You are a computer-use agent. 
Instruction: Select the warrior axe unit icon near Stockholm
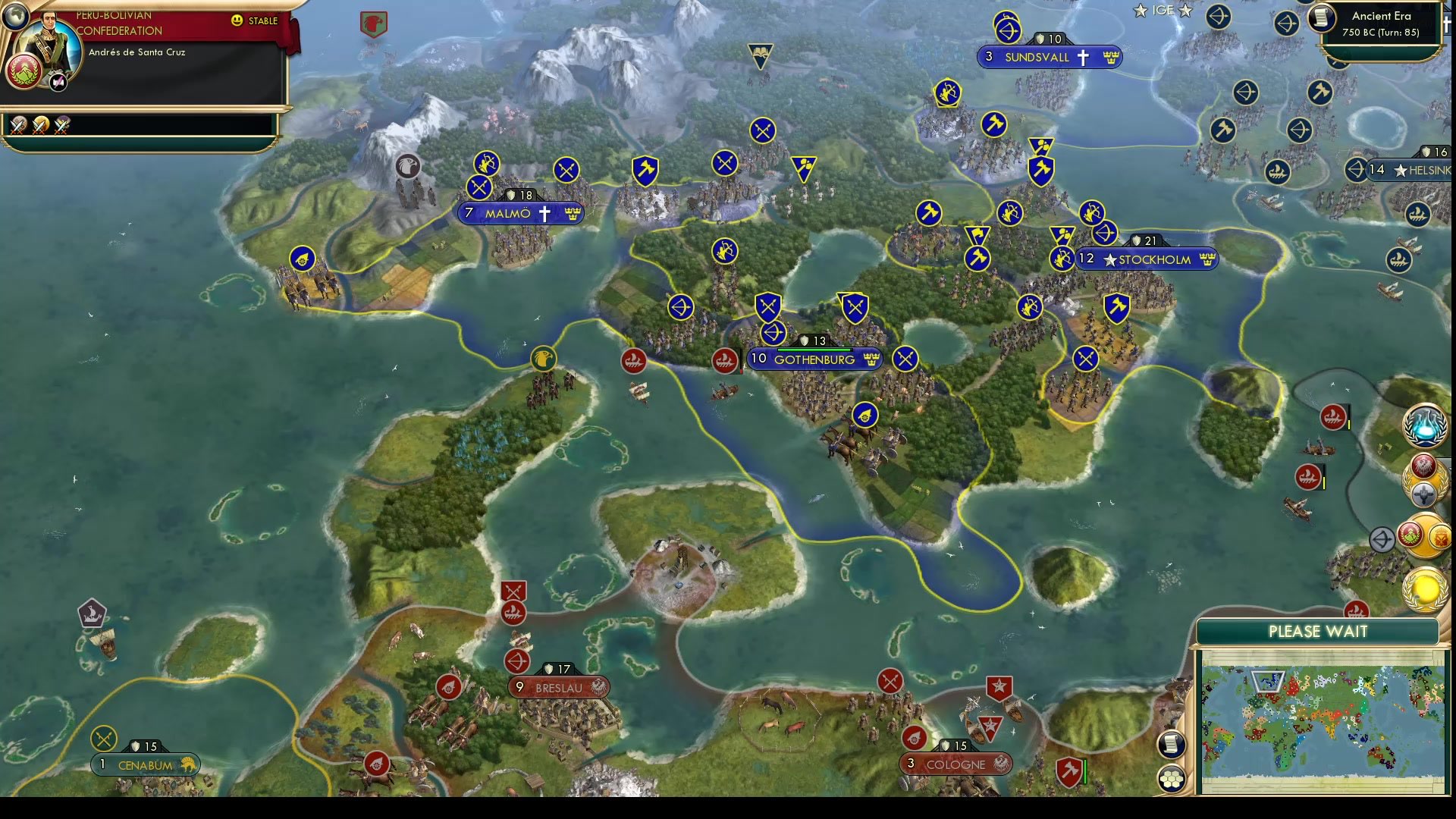(x=1117, y=308)
